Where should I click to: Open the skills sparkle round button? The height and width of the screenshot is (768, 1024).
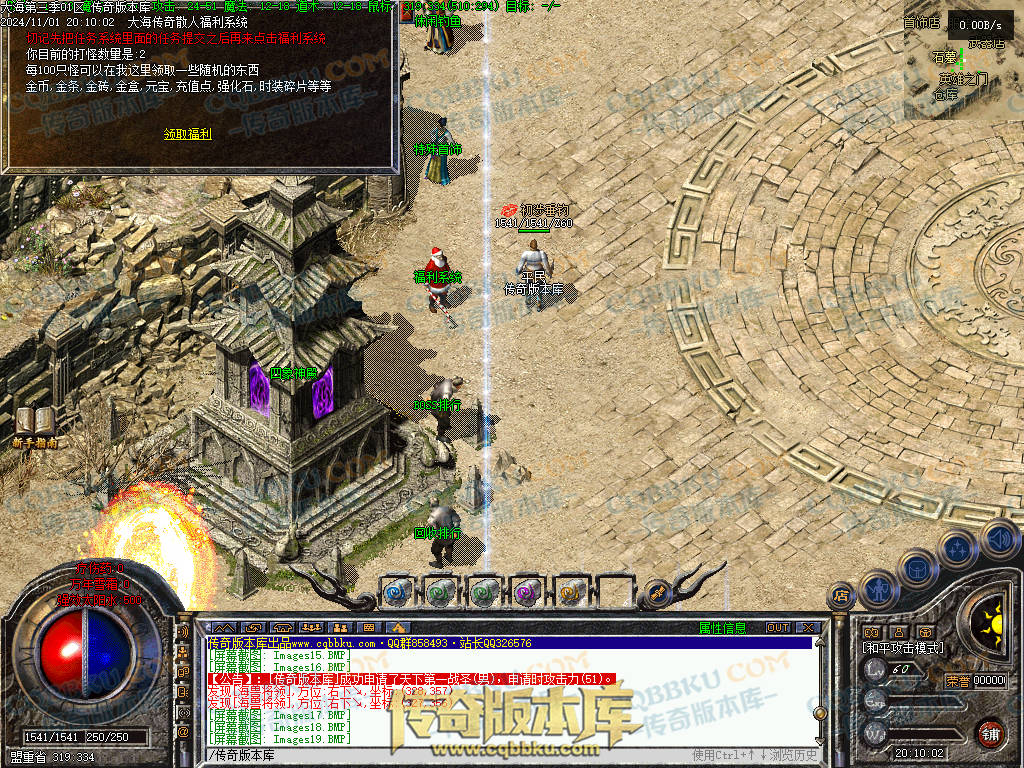click(x=957, y=549)
